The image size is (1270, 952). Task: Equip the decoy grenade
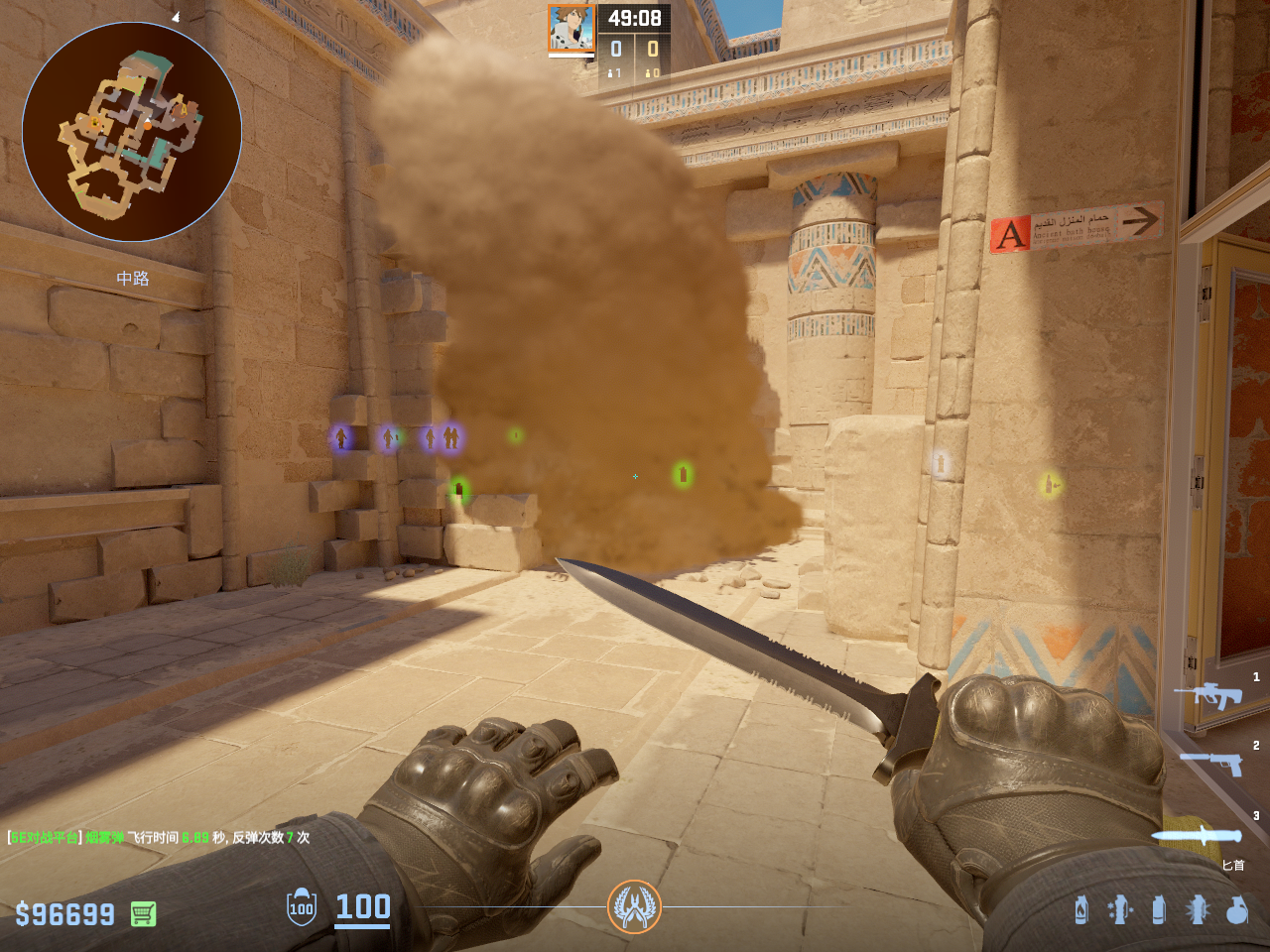(1120, 909)
